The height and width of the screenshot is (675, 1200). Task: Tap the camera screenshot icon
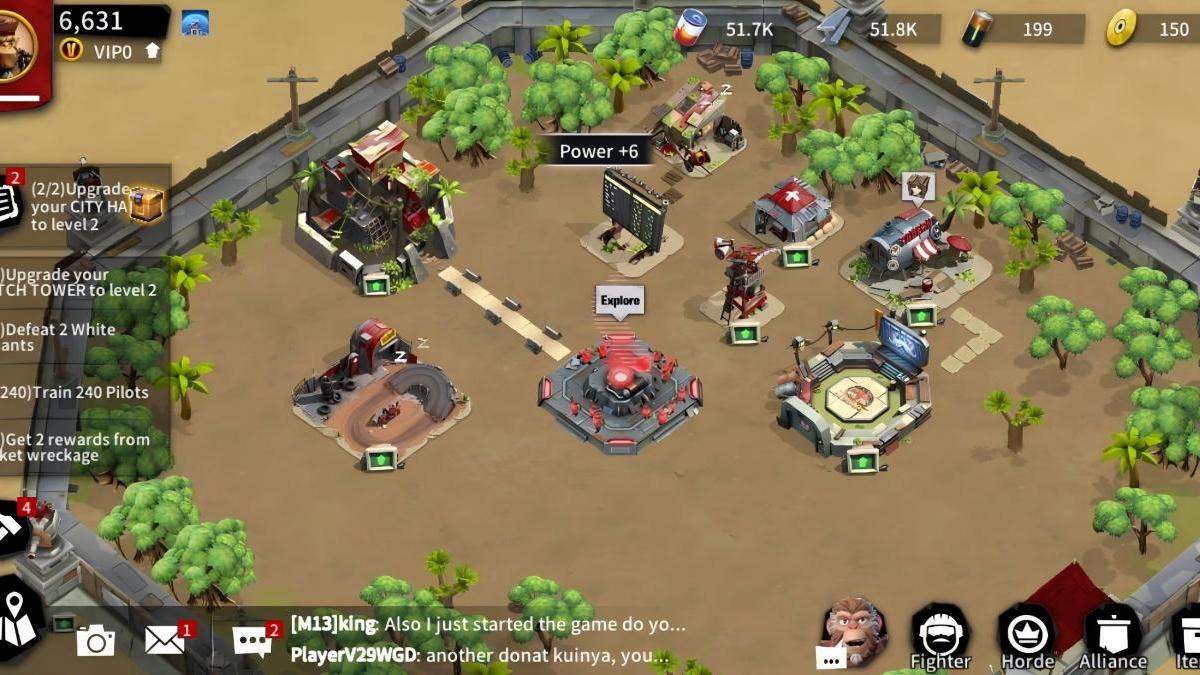point(96,640)
